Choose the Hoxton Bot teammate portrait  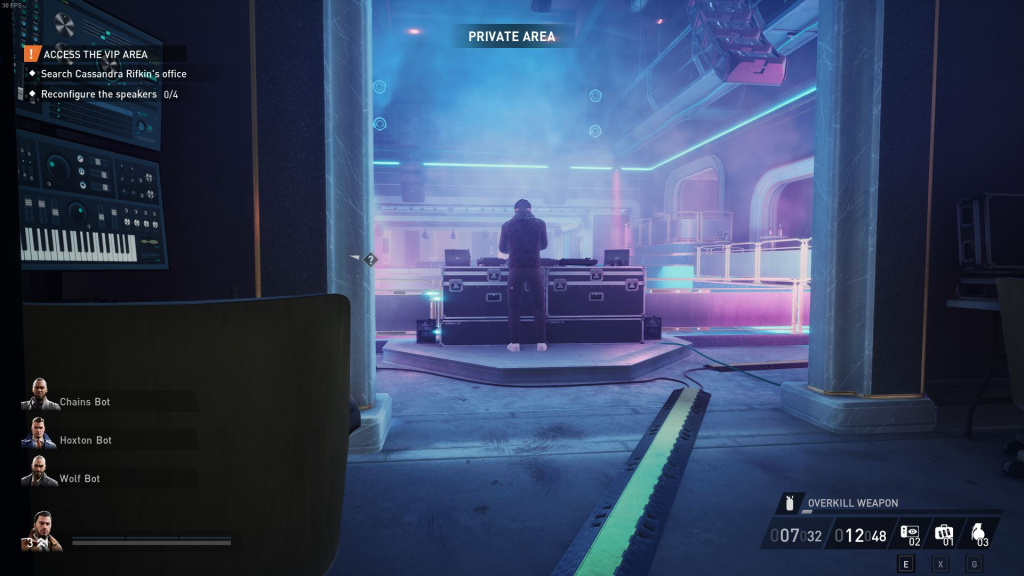[x=38, y=434]
